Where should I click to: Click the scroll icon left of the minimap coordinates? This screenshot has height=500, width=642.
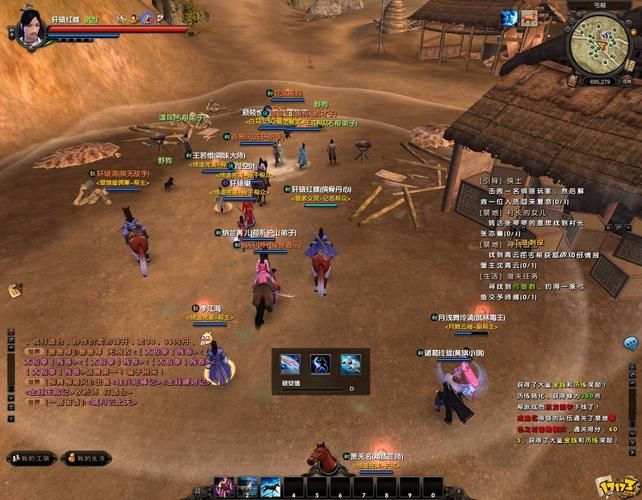pyautogui.click(x=570, y=80)
